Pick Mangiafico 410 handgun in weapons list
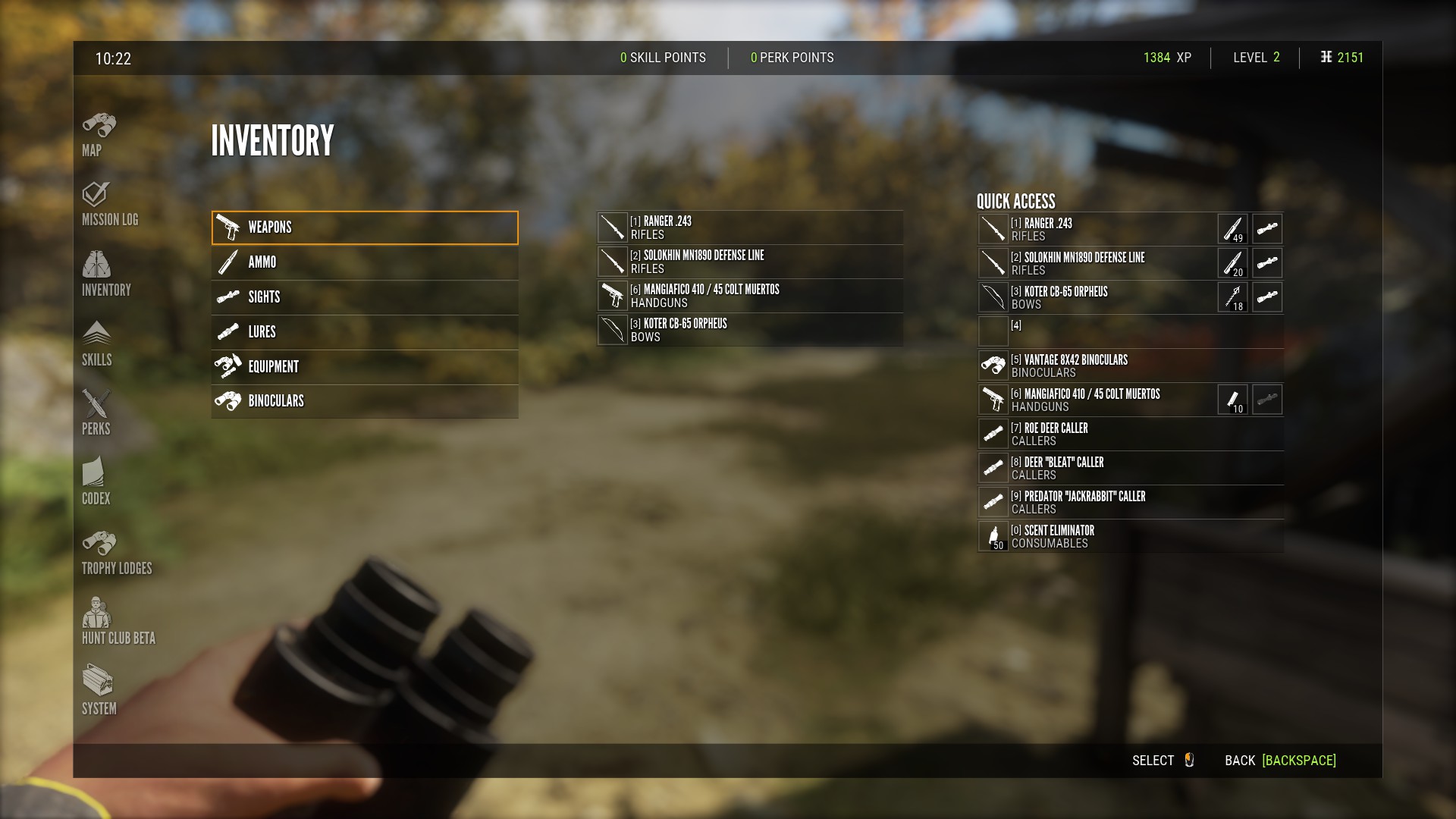The width and height of the screenshot is (1456, 819). (749, 296)
